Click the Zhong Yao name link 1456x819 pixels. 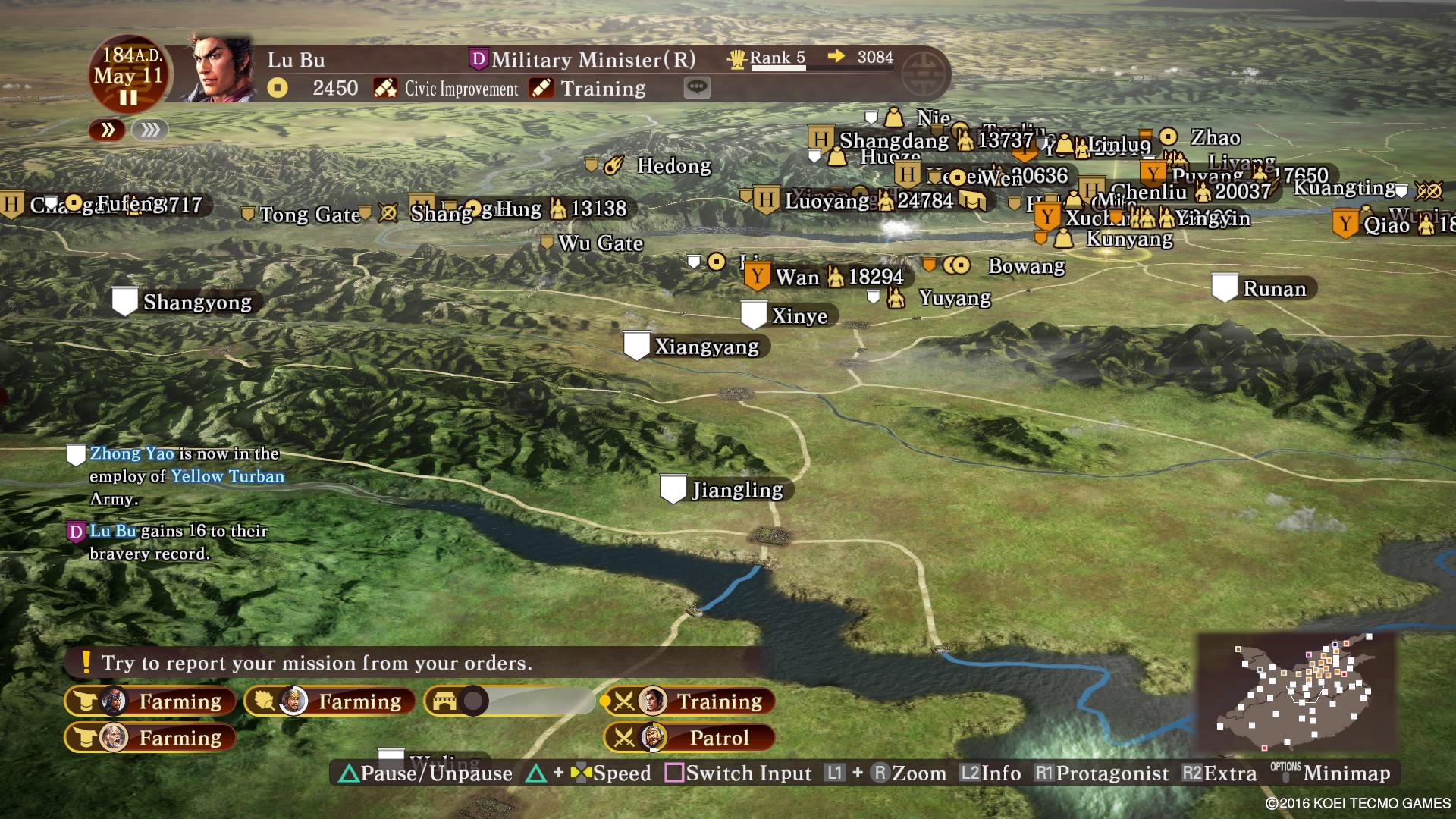(x=132, y=453)
